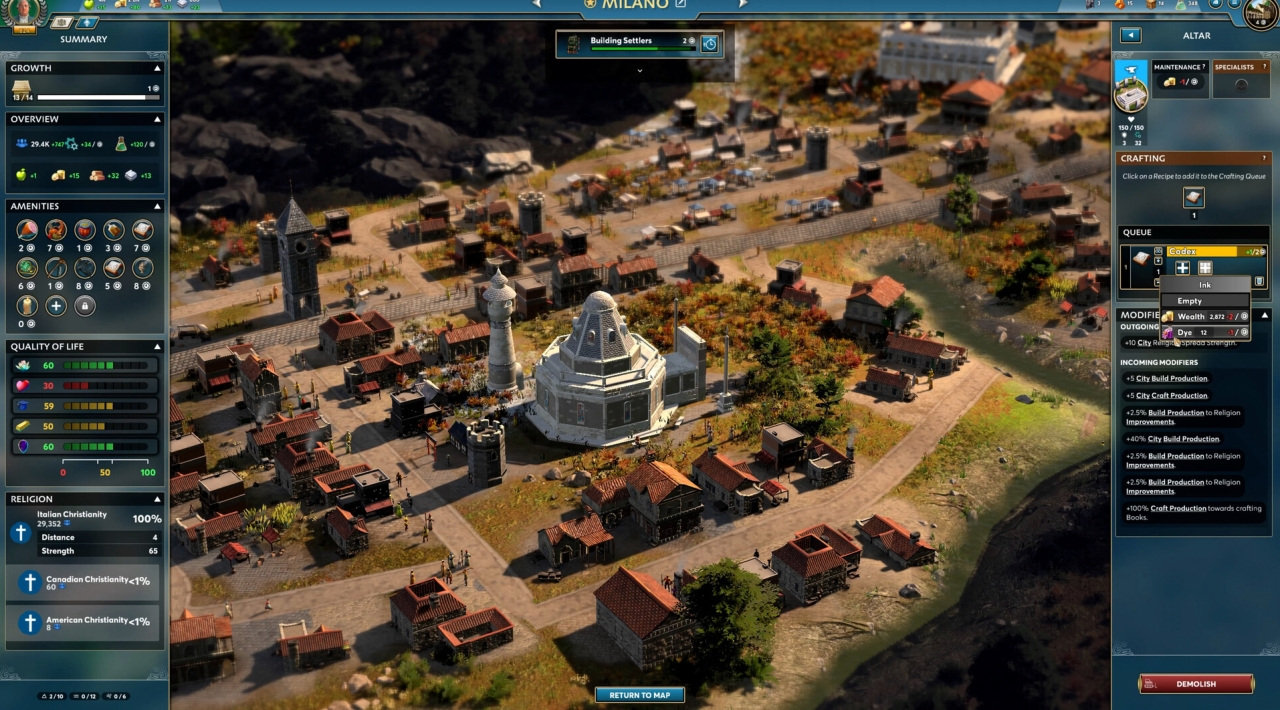Demolish the Altar building

[1195, 684]
